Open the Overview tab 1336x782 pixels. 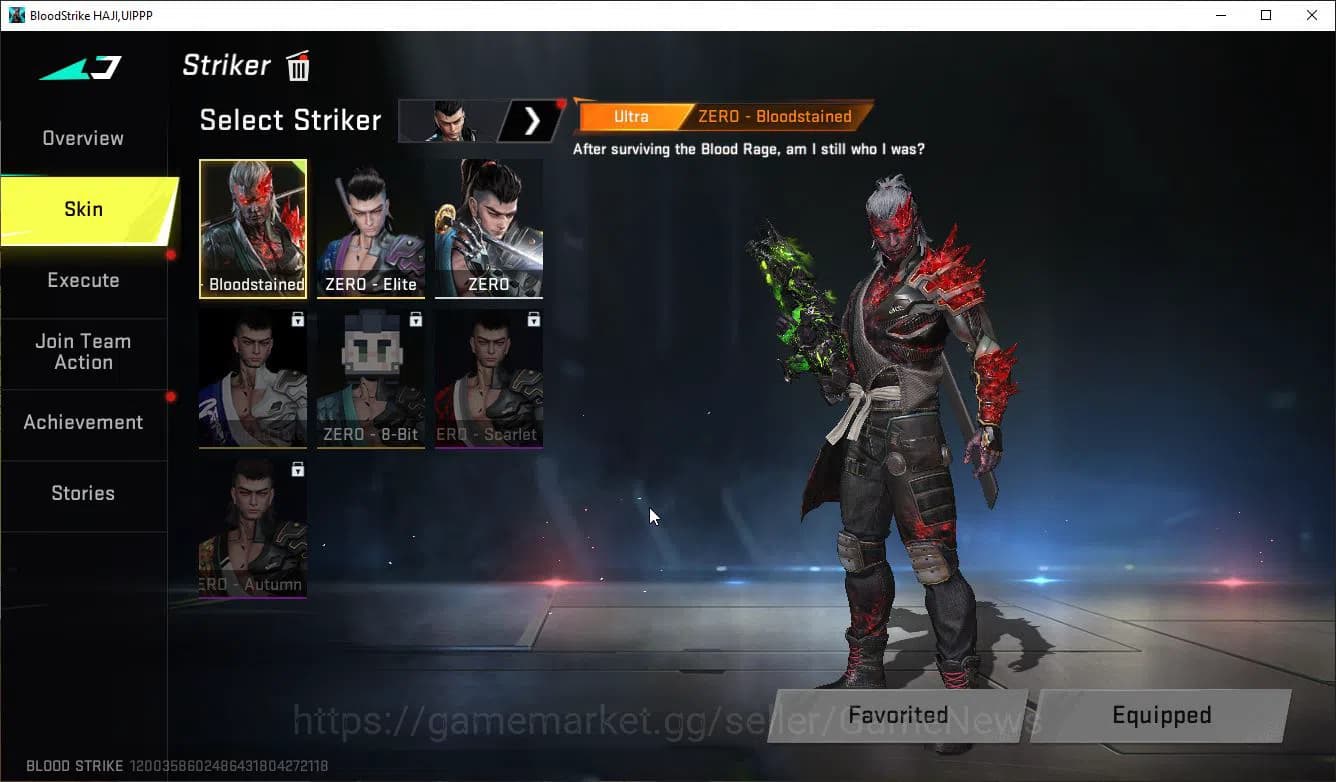pyautogui.click(x=82, y=138)
